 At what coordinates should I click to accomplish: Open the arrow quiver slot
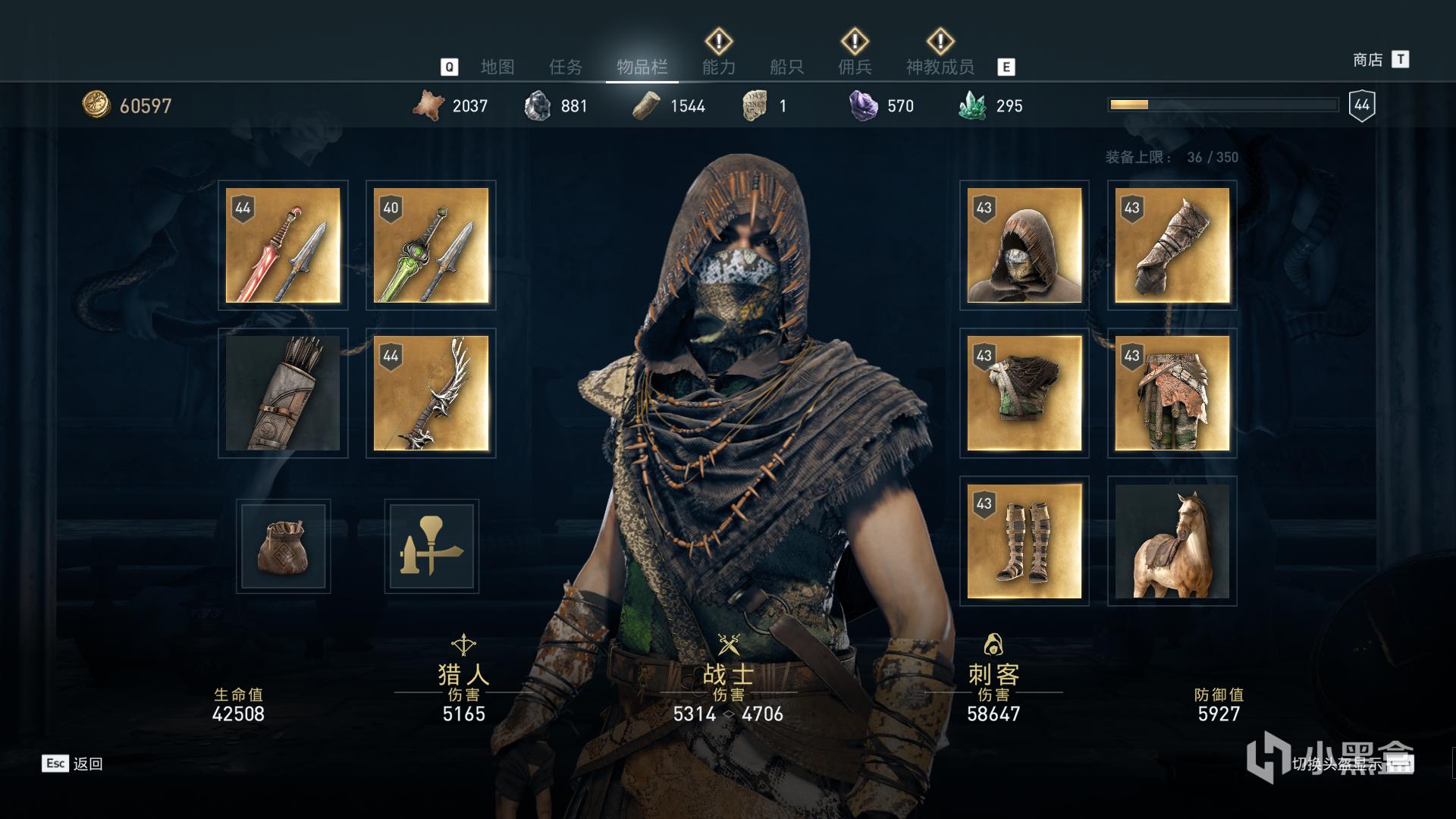[283, 393]
